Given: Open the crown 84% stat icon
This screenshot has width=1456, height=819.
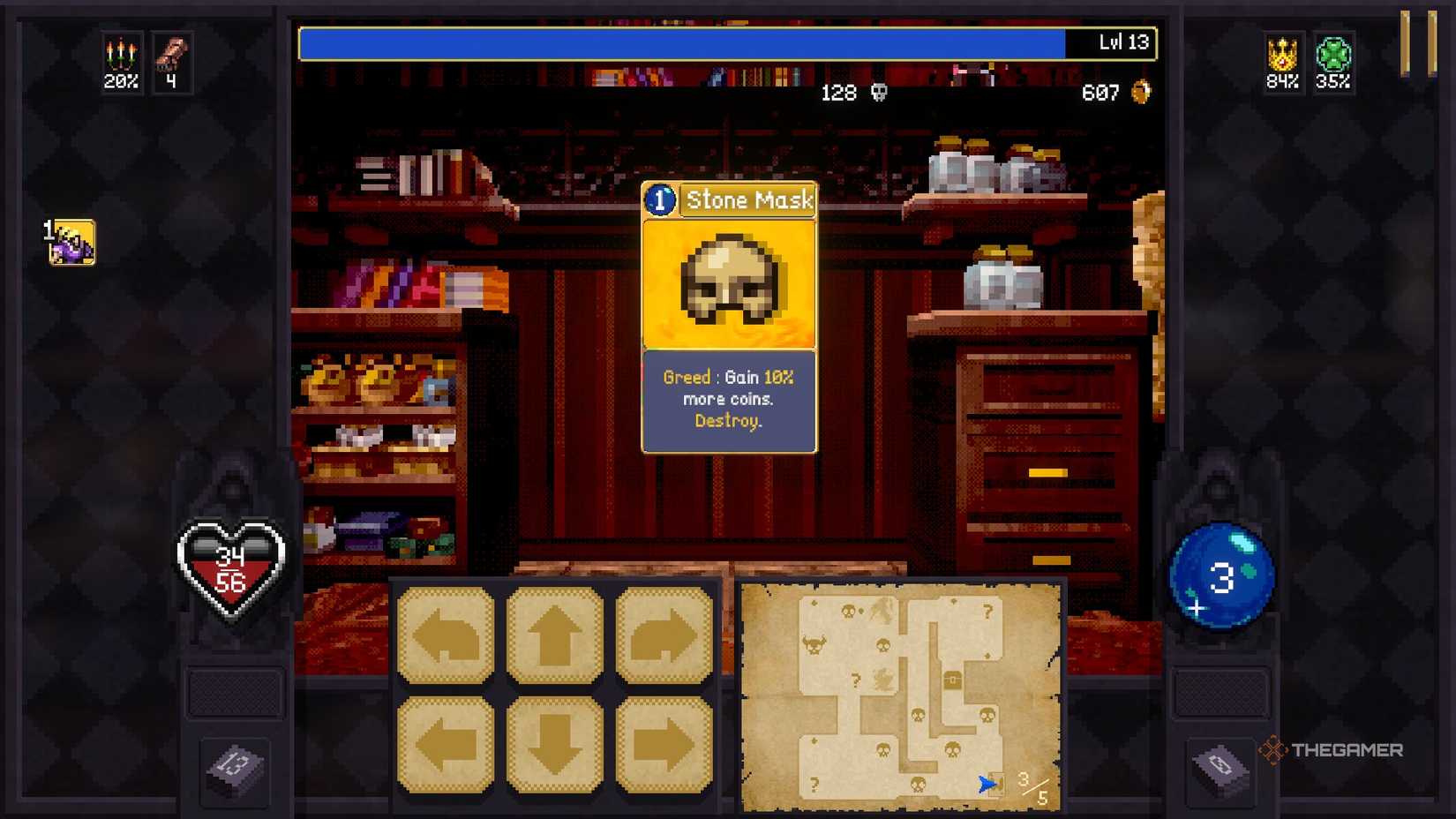Looking at the screenshot, I should [x=1281, y=62].
